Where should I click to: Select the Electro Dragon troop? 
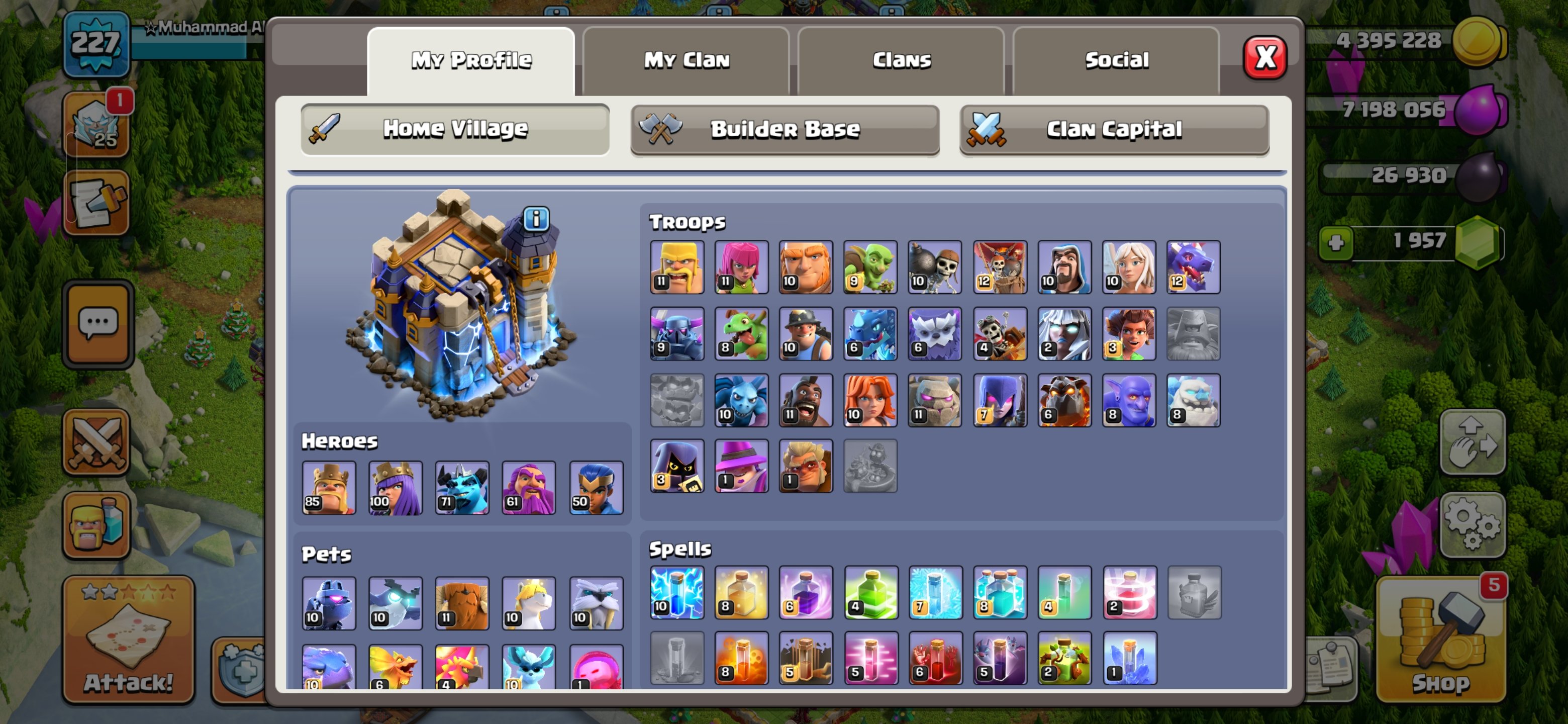(870, 334)
